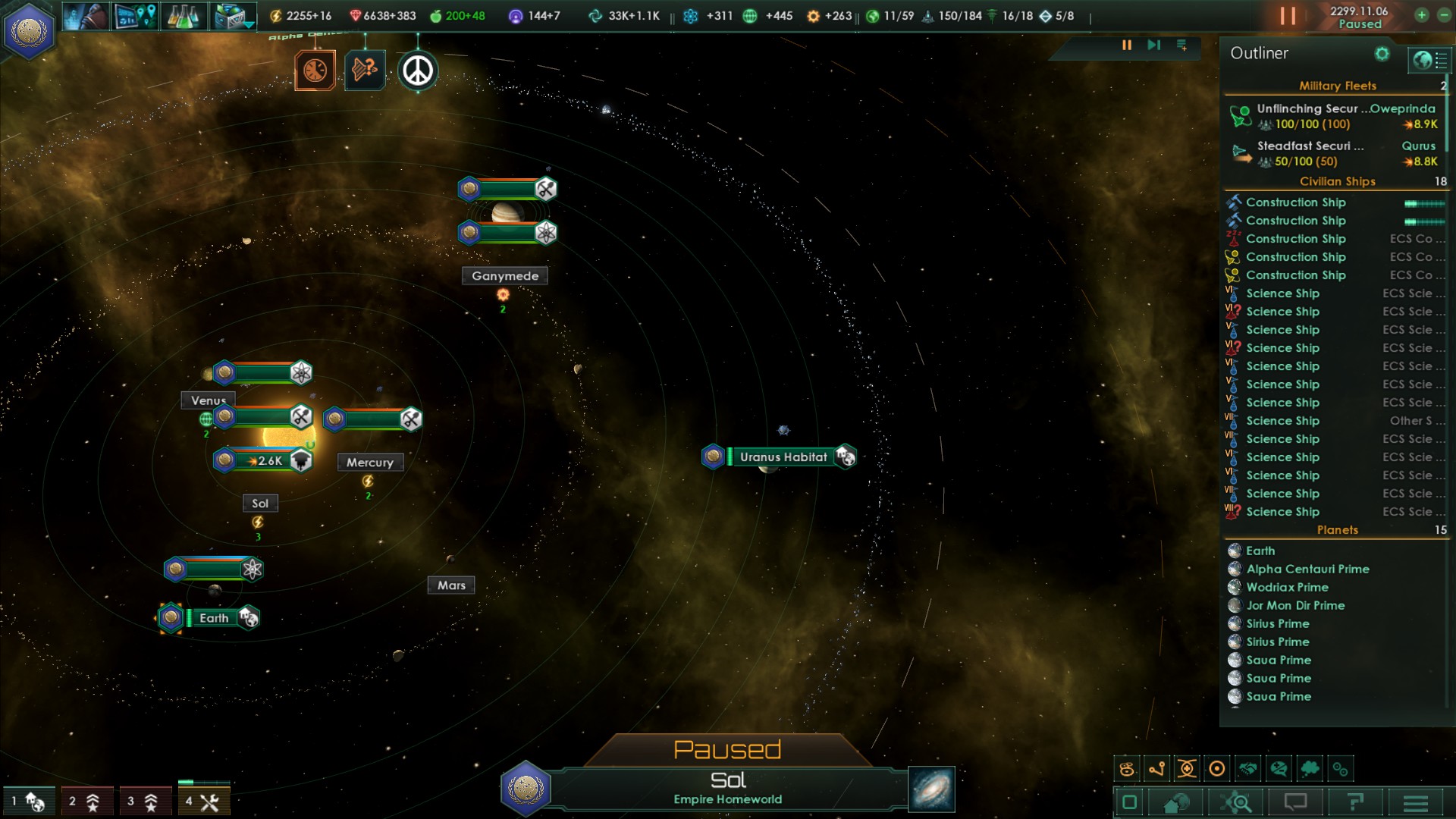1456x819 pixels.
Task: Toggle the game pause button
Action: tap(1287, 16)
